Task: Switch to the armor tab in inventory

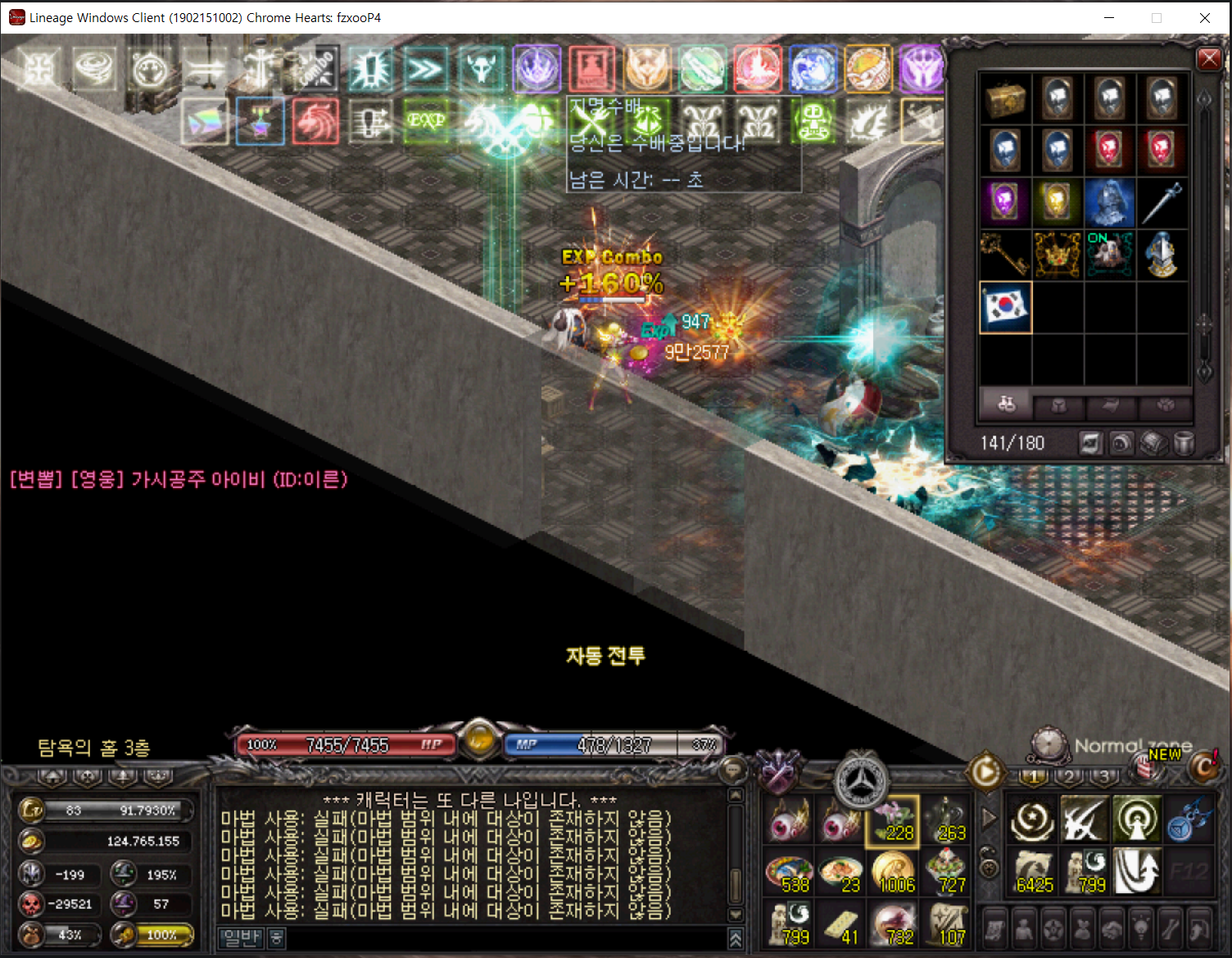Action: [1058, 405]
